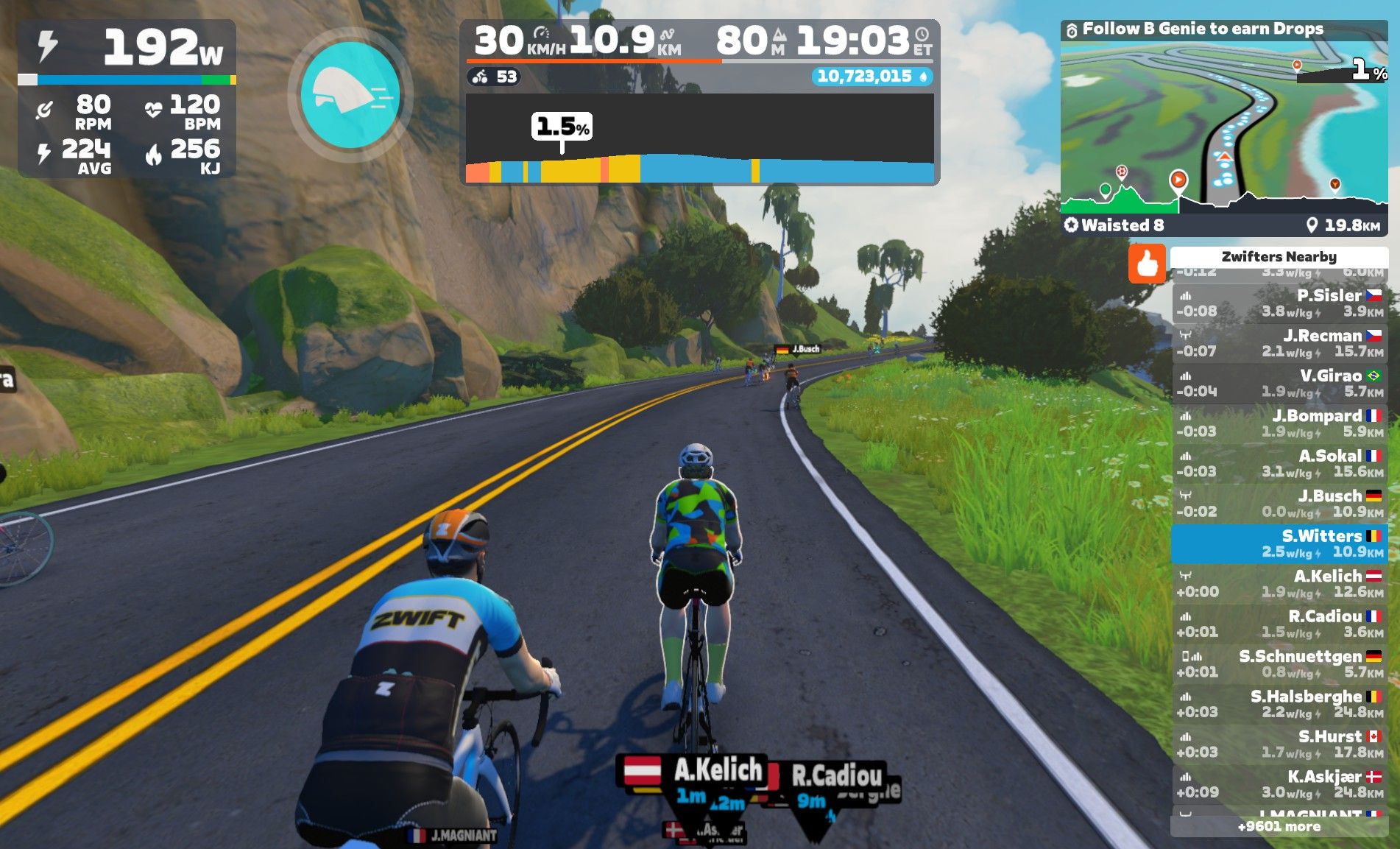Choose J.Recman from Zwifters Nearby
1400x849 pixels.
coord(1279,343)
